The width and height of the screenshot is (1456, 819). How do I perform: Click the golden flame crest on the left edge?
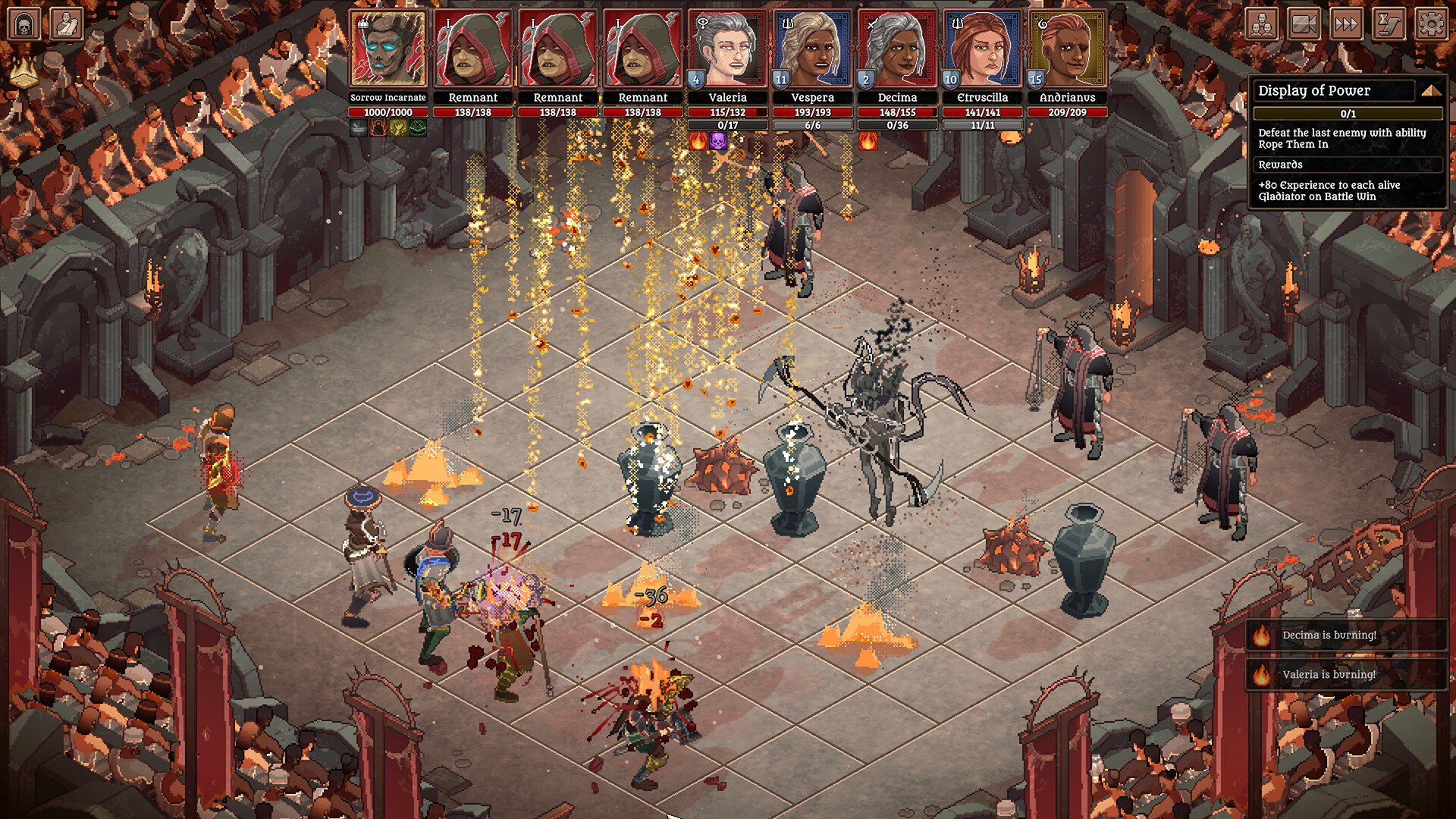point(25,72)
